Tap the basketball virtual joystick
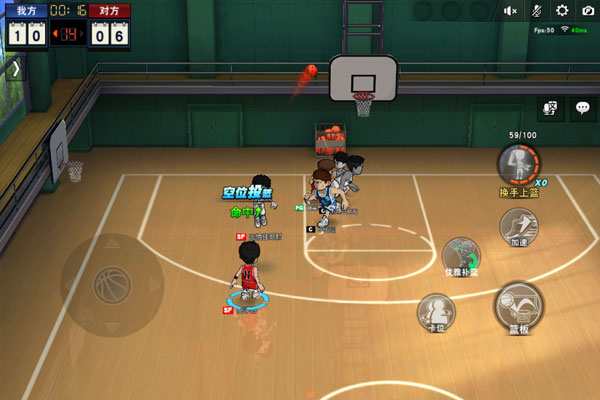Image resolution: width=600 pixels, height=400 pixels. (x=112, y=286)
